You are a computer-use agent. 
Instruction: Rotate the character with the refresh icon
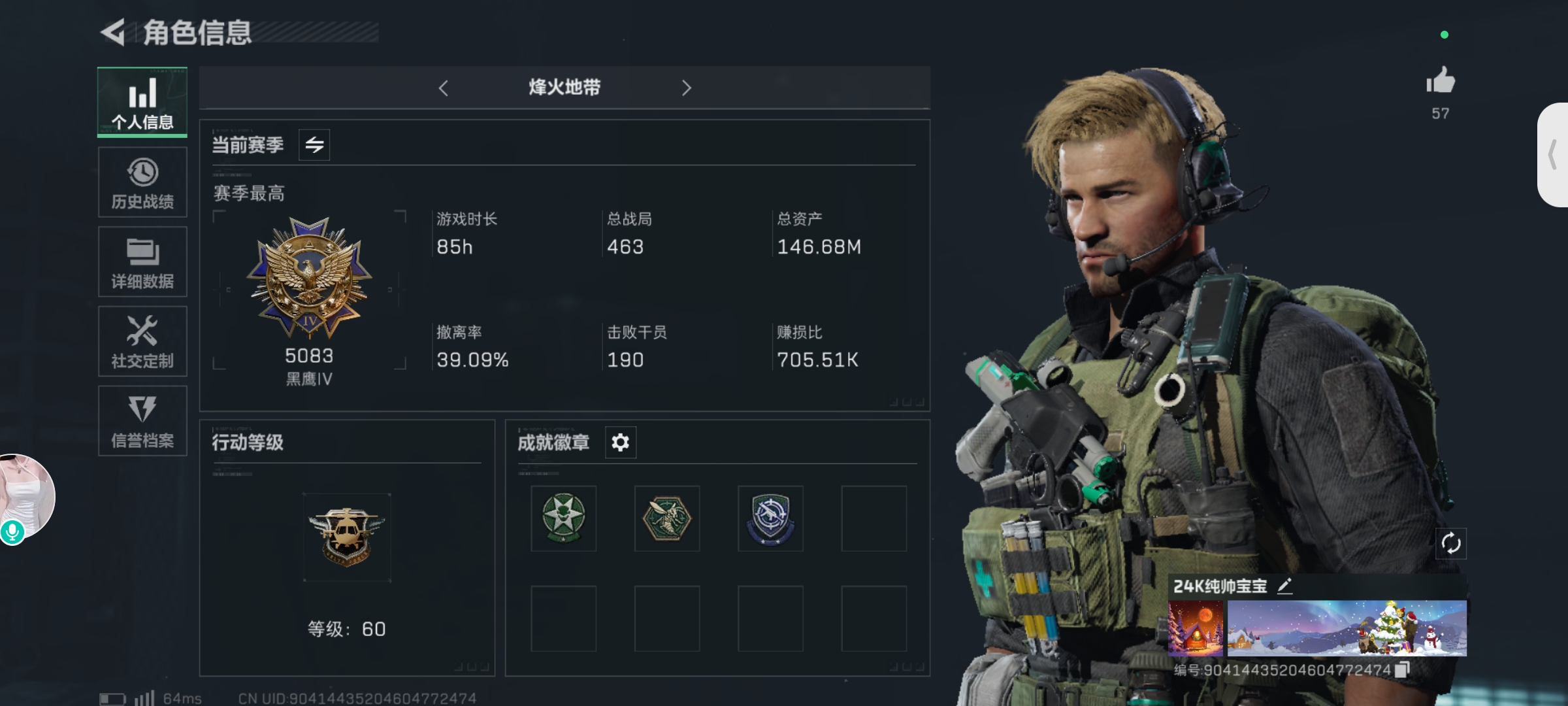click(1450, 543)
